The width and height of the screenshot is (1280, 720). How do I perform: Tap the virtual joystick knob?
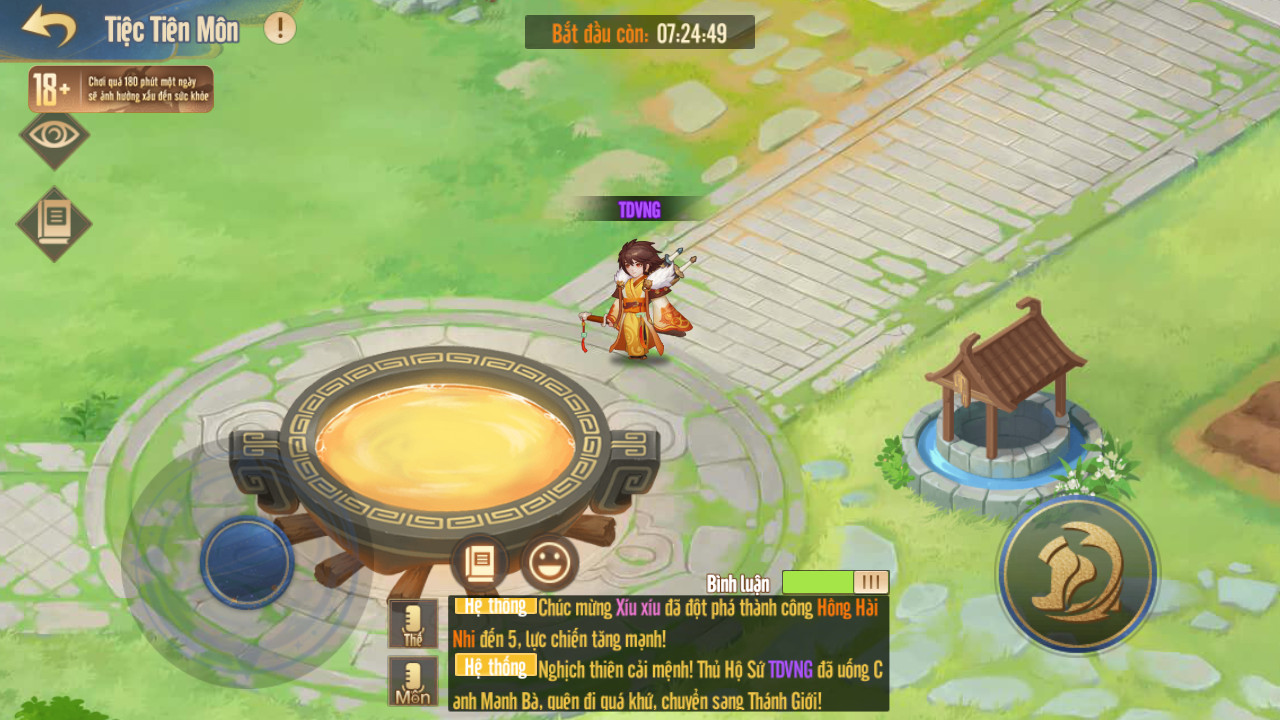[x=246, y=562]
